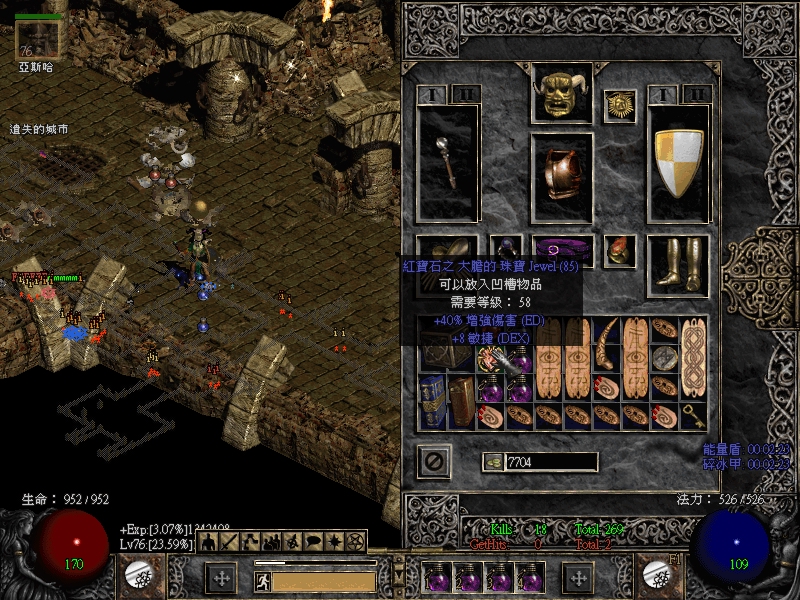Close the inventory with the cancel button
Screen dimensions: 800x600
click(434, 461)
